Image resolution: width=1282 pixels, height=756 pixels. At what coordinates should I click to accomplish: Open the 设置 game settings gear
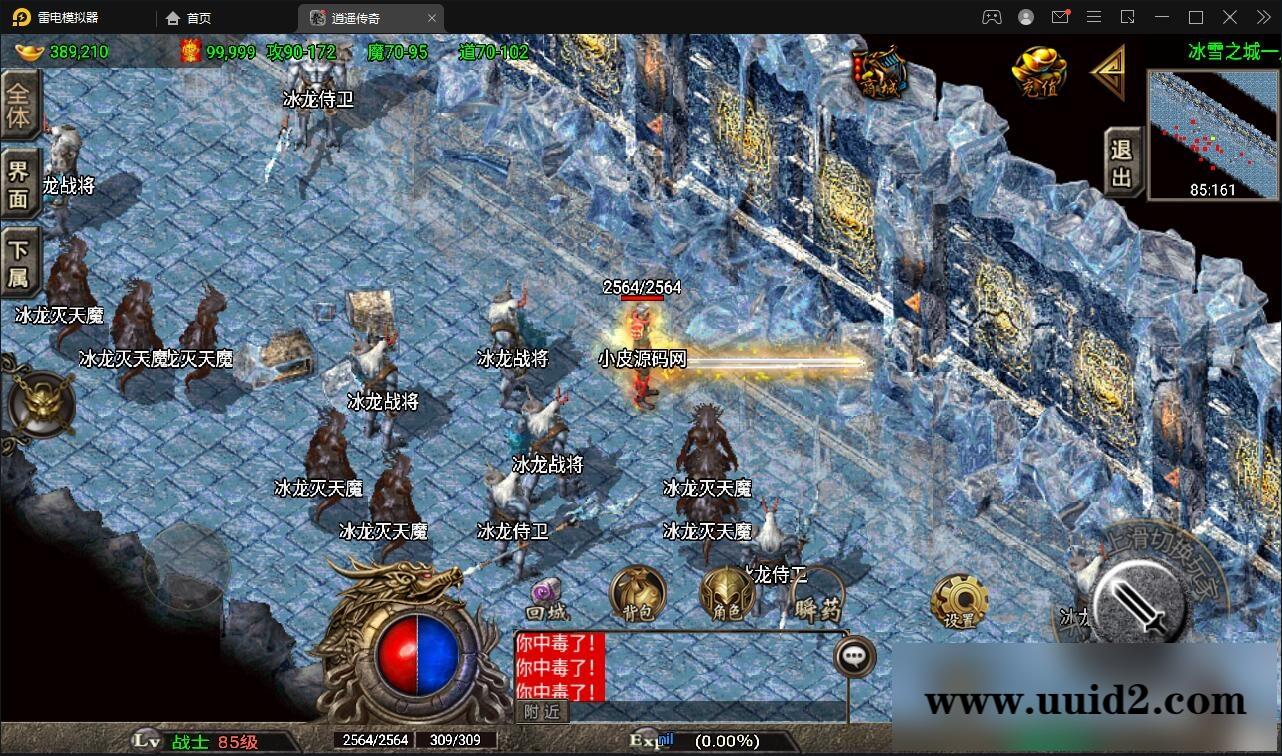pyautogui.click(x=959, y=598)
